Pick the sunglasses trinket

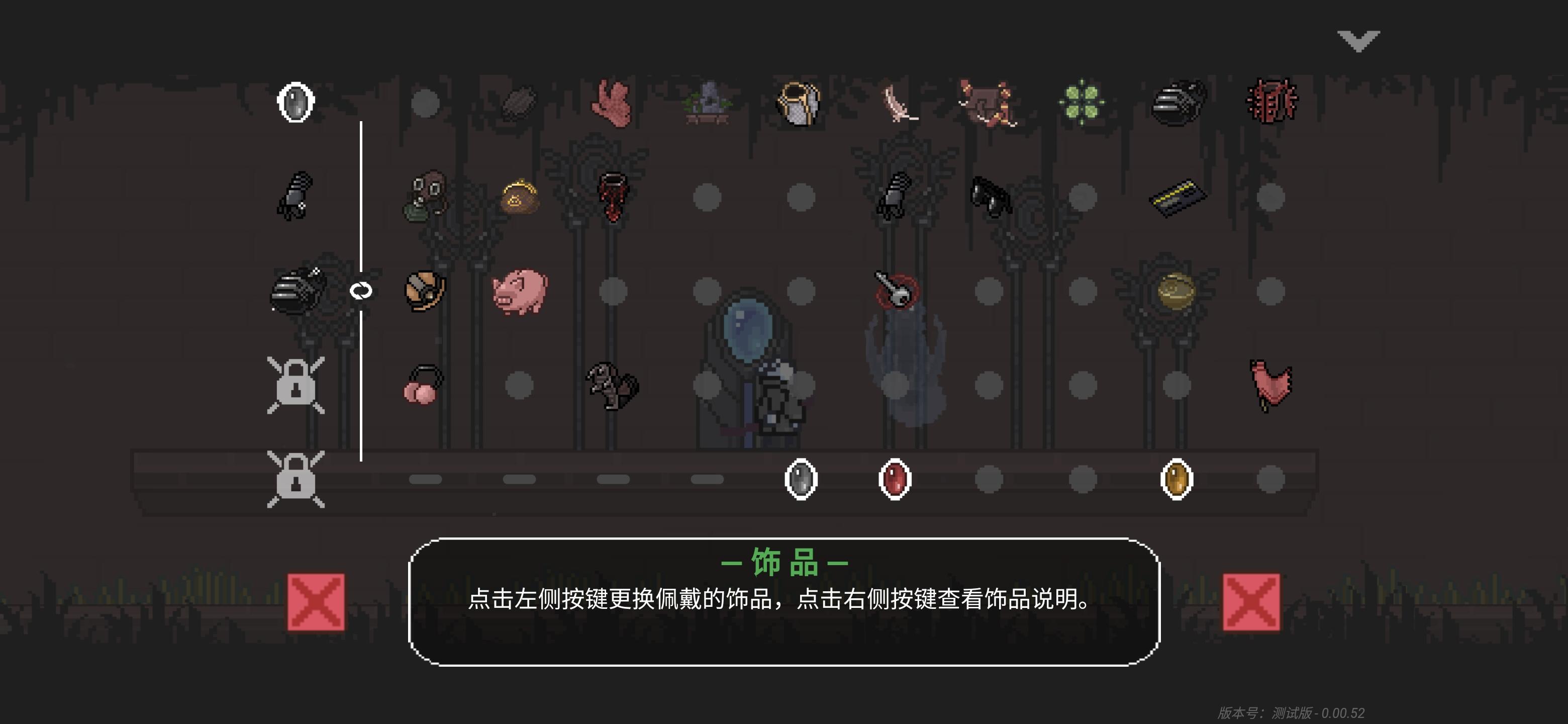(x=991, y=196)
